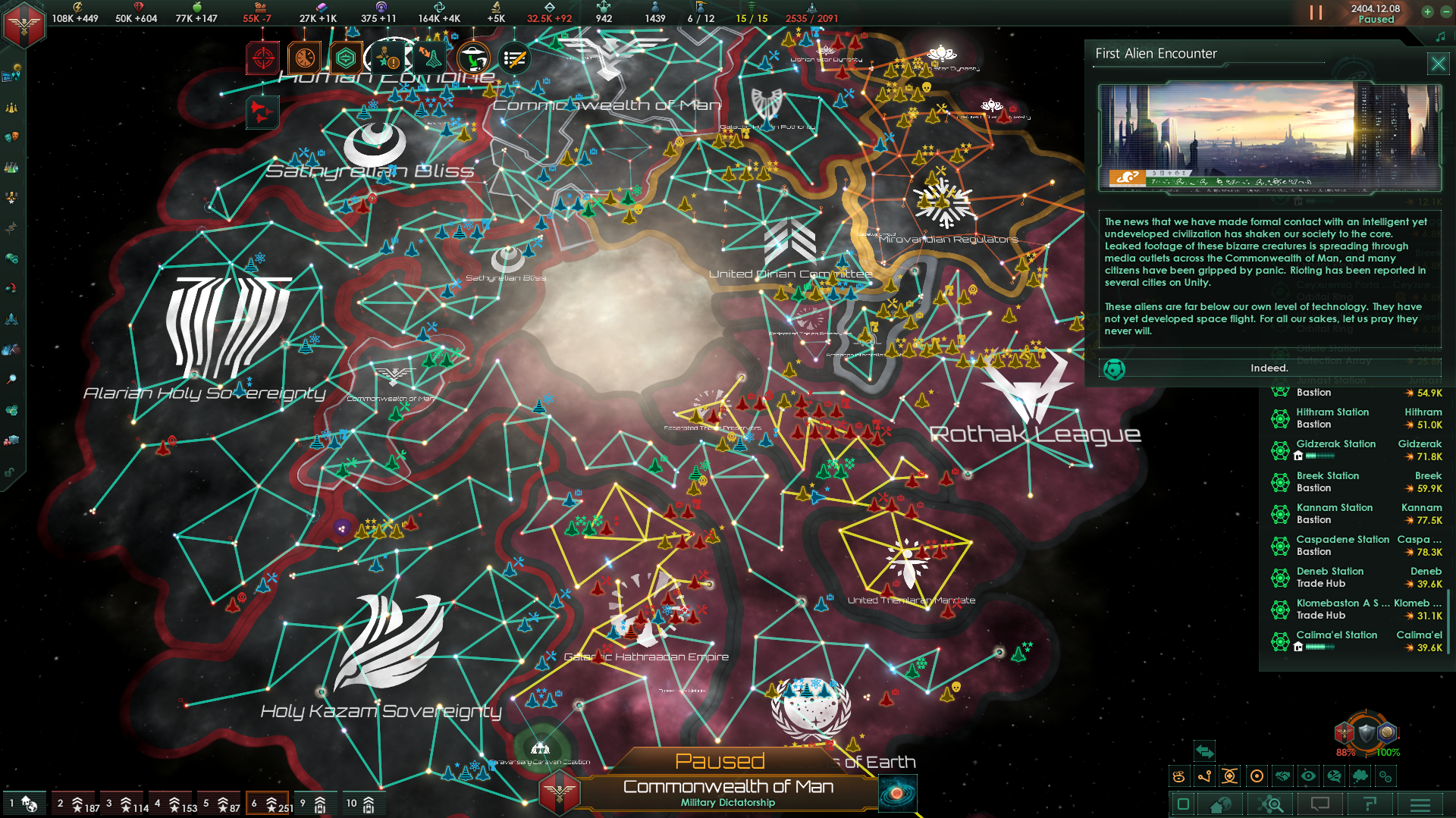
Task: Click the red war crosshair alert
Action: 263,57
